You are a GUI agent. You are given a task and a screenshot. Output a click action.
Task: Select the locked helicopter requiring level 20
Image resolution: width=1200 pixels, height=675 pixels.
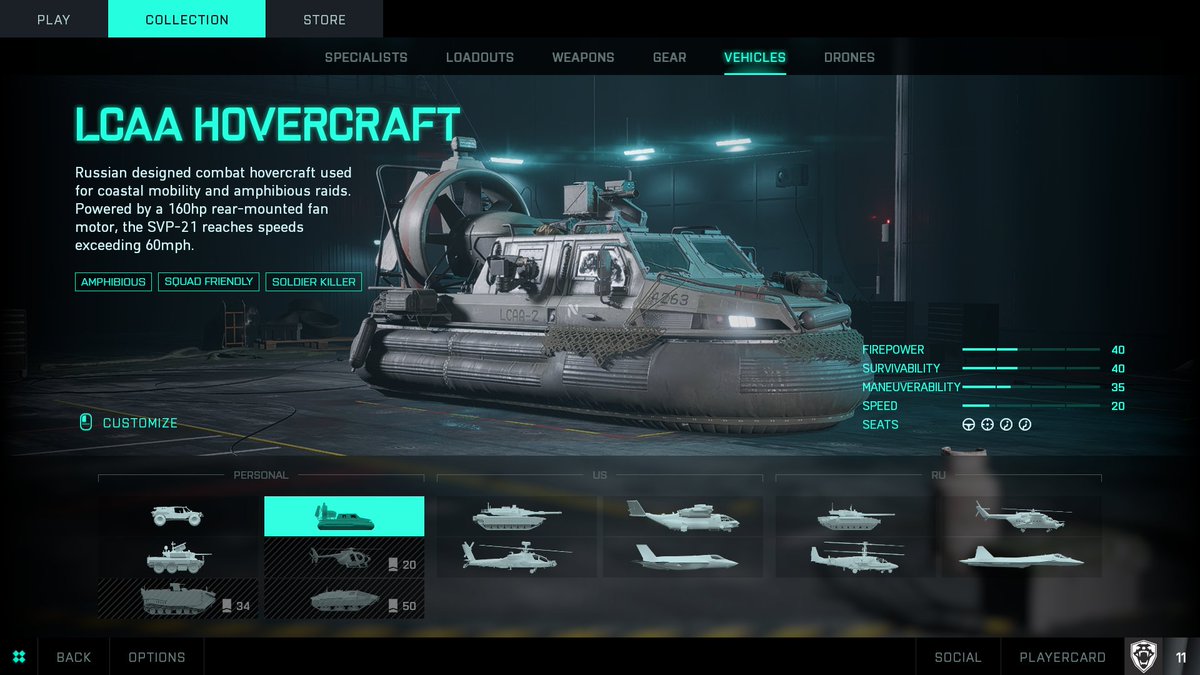click(343, 558)
